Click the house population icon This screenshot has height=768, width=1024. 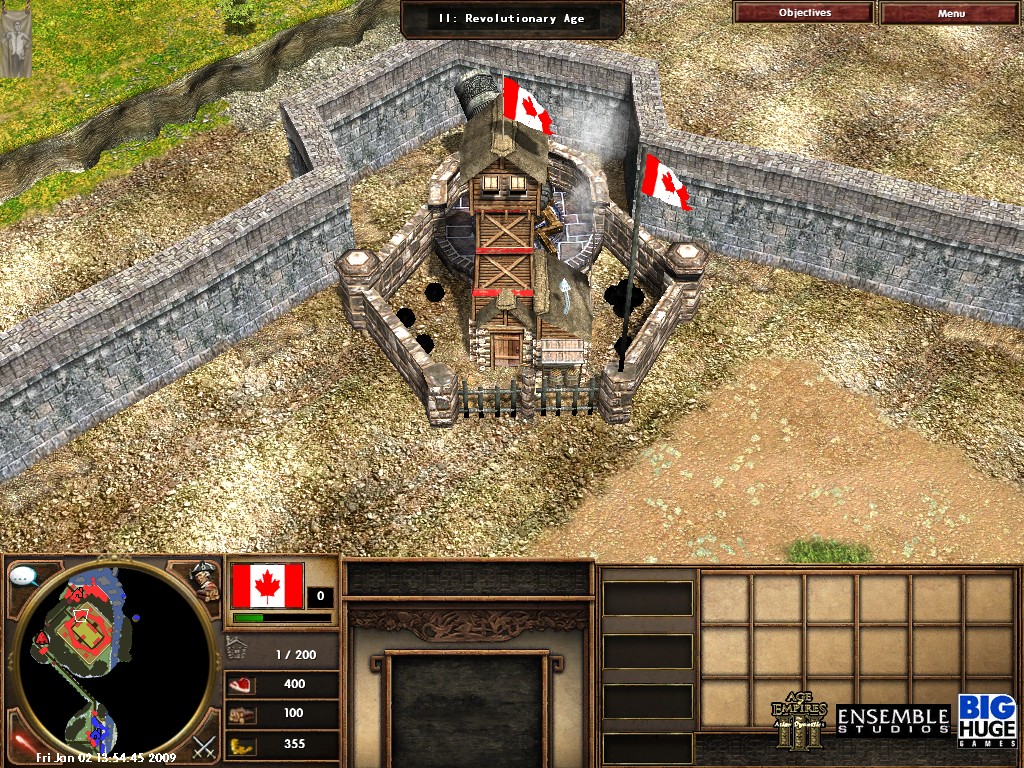coord(238,651)
